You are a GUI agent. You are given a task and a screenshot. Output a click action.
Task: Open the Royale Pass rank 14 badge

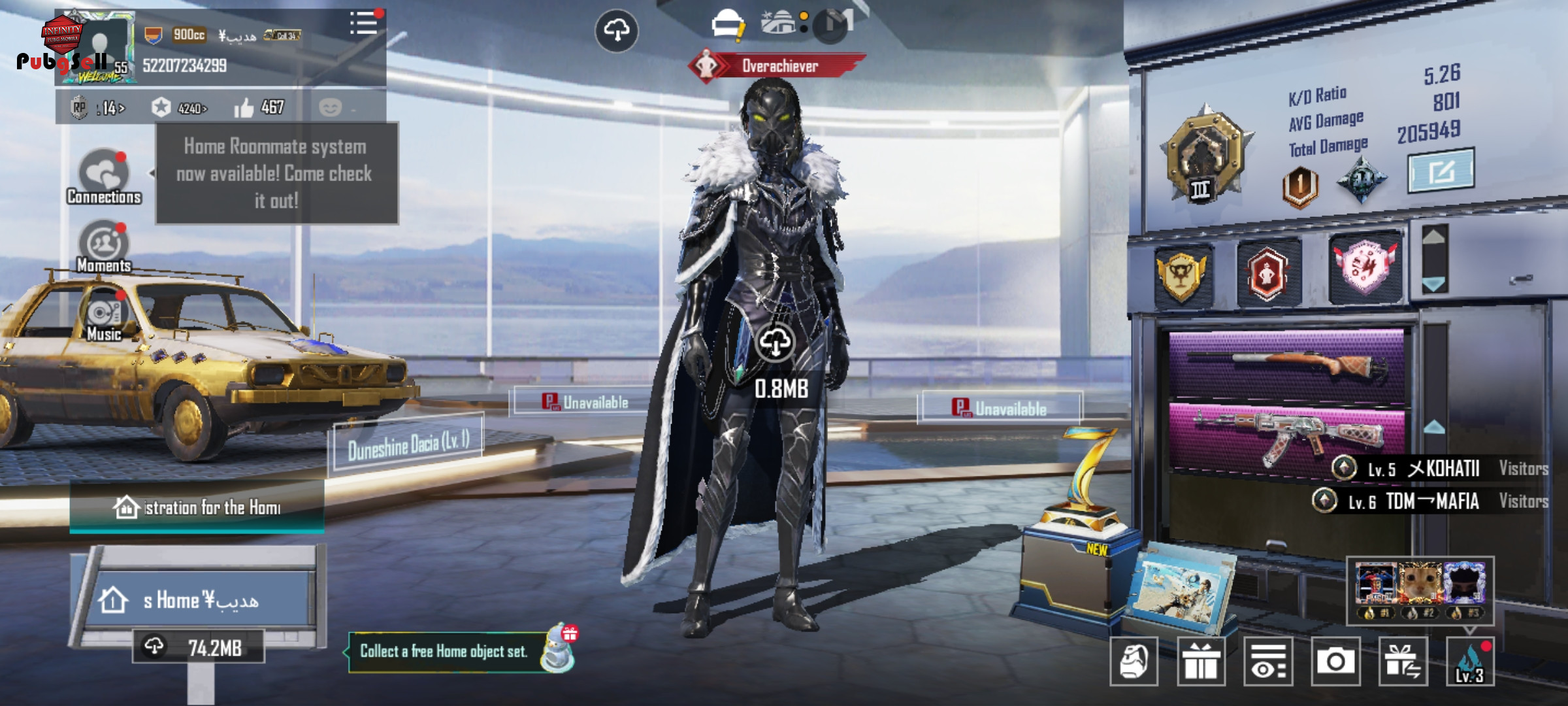click(x=98, y=108)
